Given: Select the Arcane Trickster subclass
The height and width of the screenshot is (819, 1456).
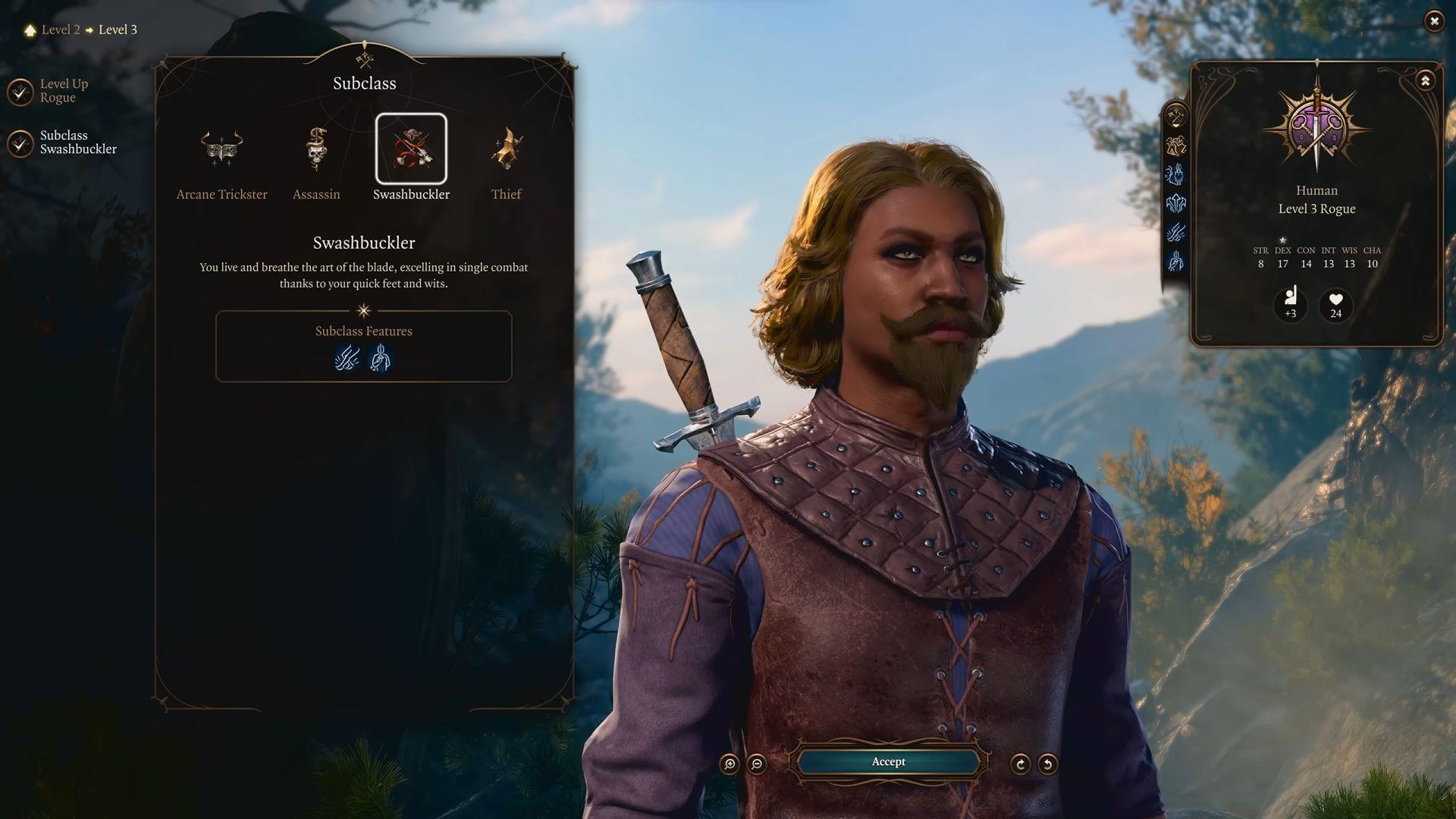Looking at the screenshot, I should click(221, 149).
